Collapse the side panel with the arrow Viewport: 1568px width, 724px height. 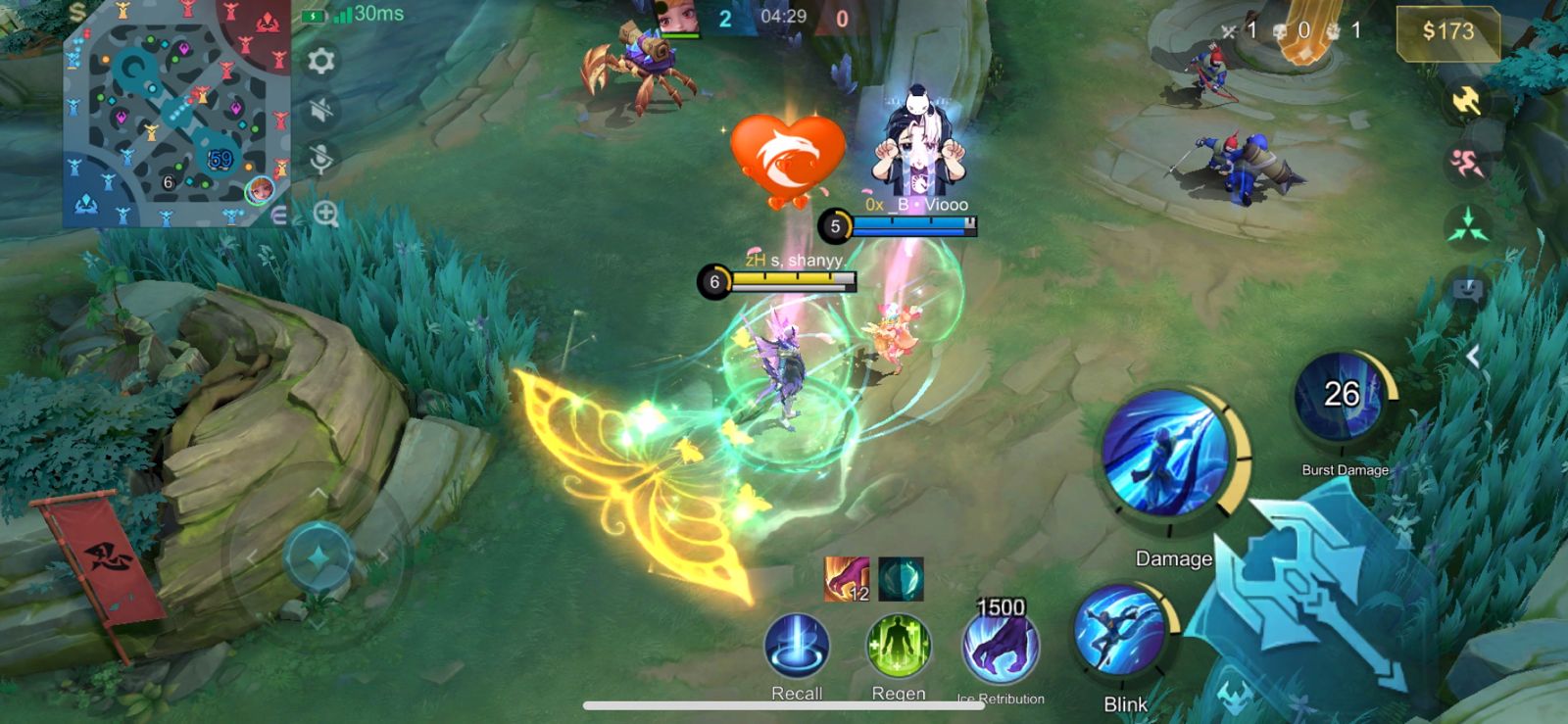point(1473,357)
